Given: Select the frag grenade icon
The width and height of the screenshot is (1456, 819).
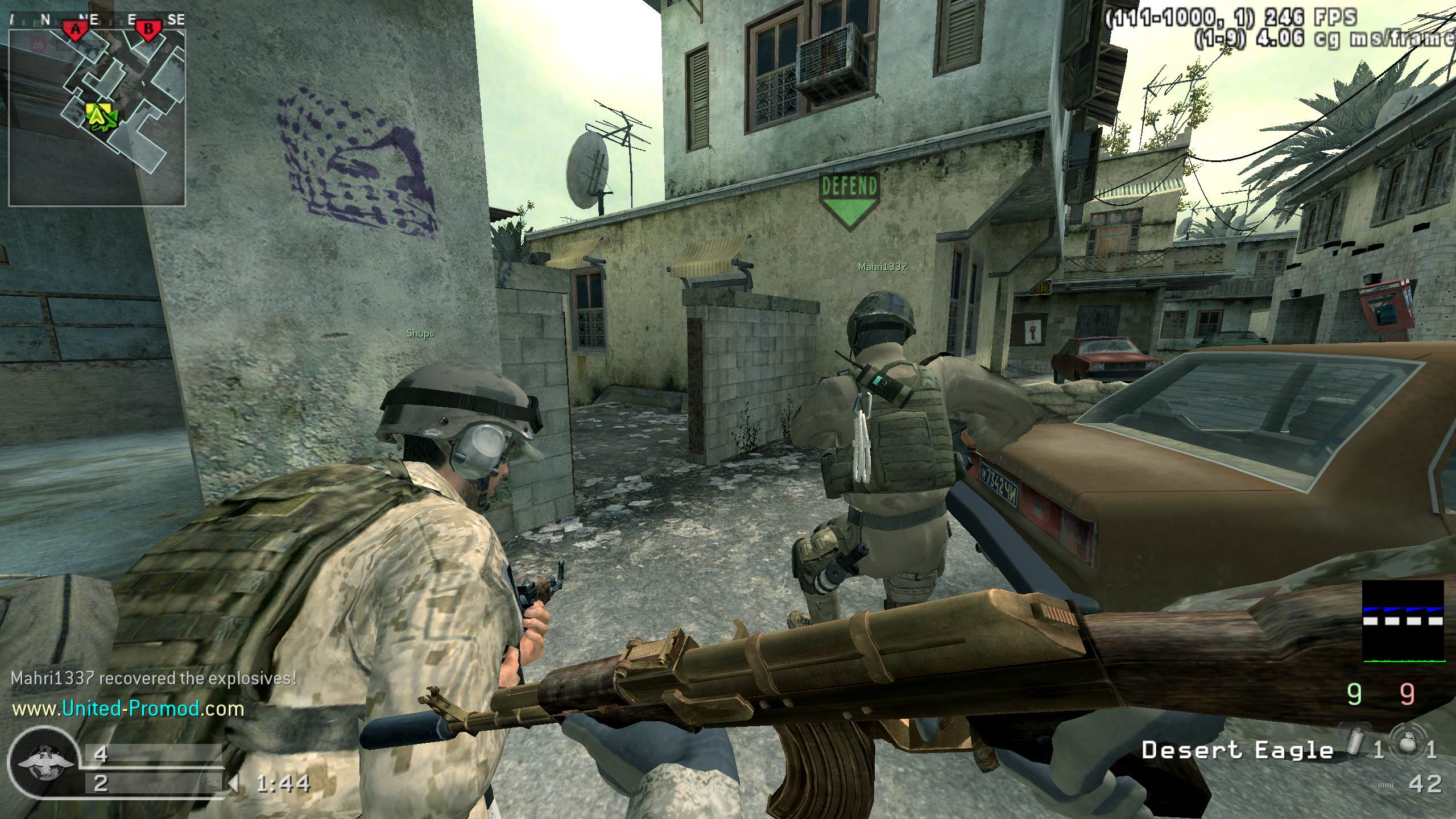Looking at the screenshot, I should 1407,747.
